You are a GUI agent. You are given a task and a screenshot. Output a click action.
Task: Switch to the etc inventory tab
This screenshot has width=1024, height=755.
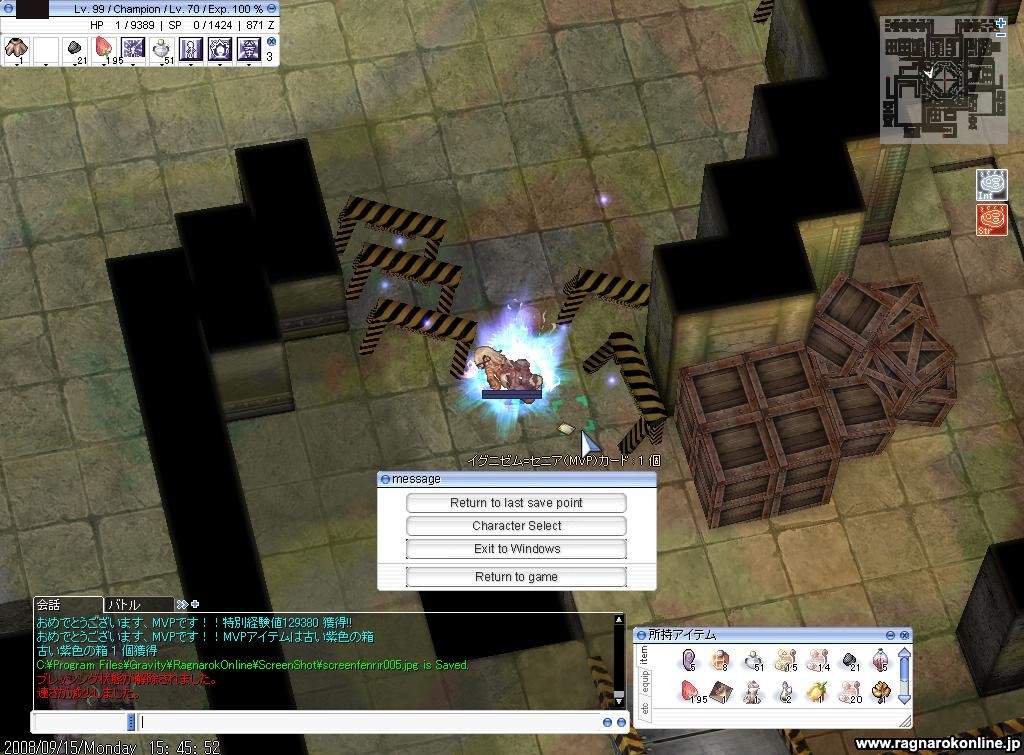tap(644, 709)
